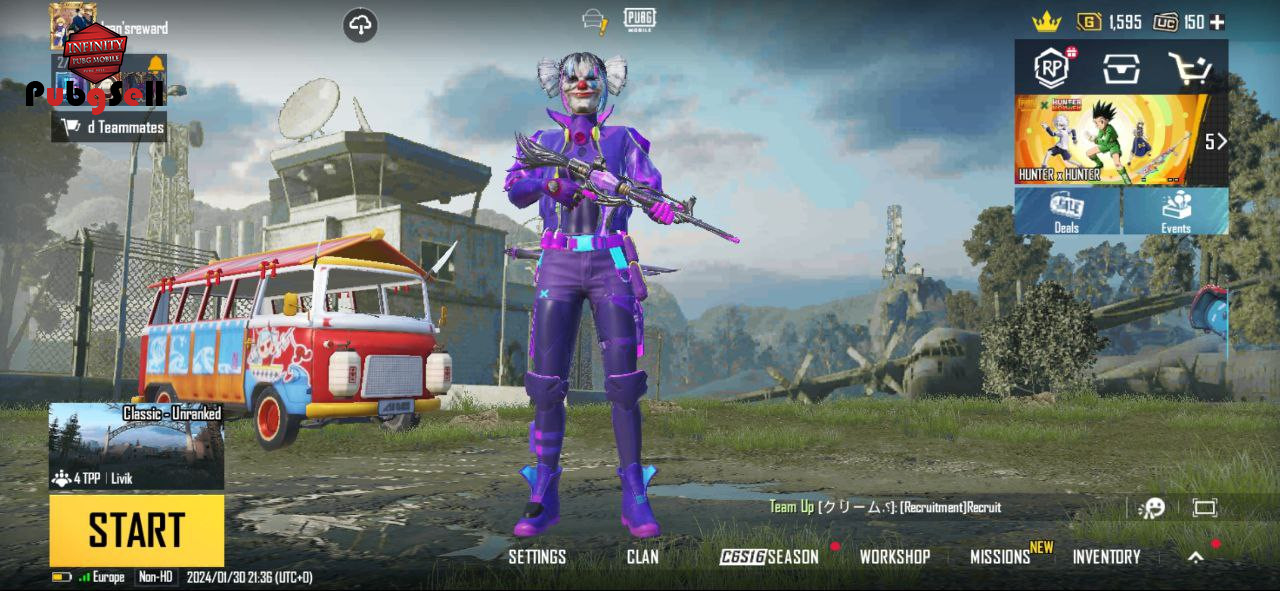Image resolution: width=1280 pixels, height=591 pixels.
Task: View the C6S16 Season page
Action: (x=769, y=557)
